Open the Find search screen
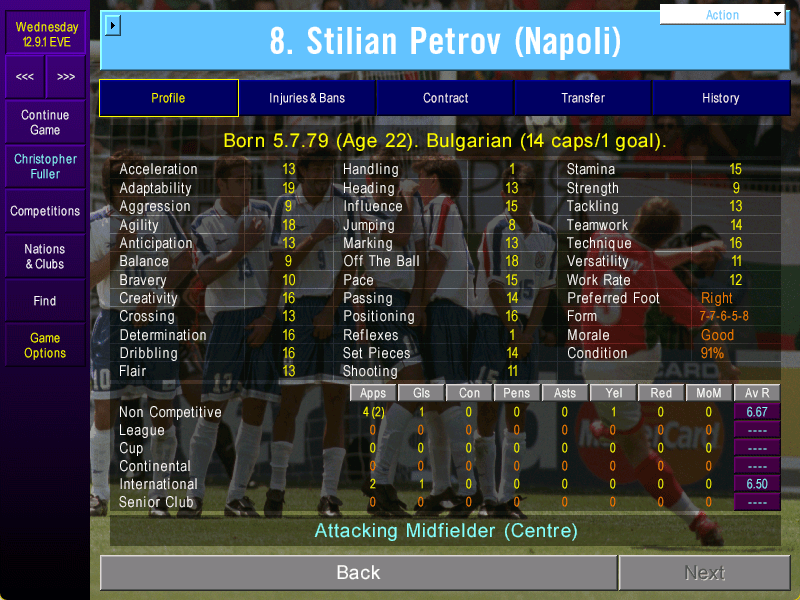 [x=45, y=301]
